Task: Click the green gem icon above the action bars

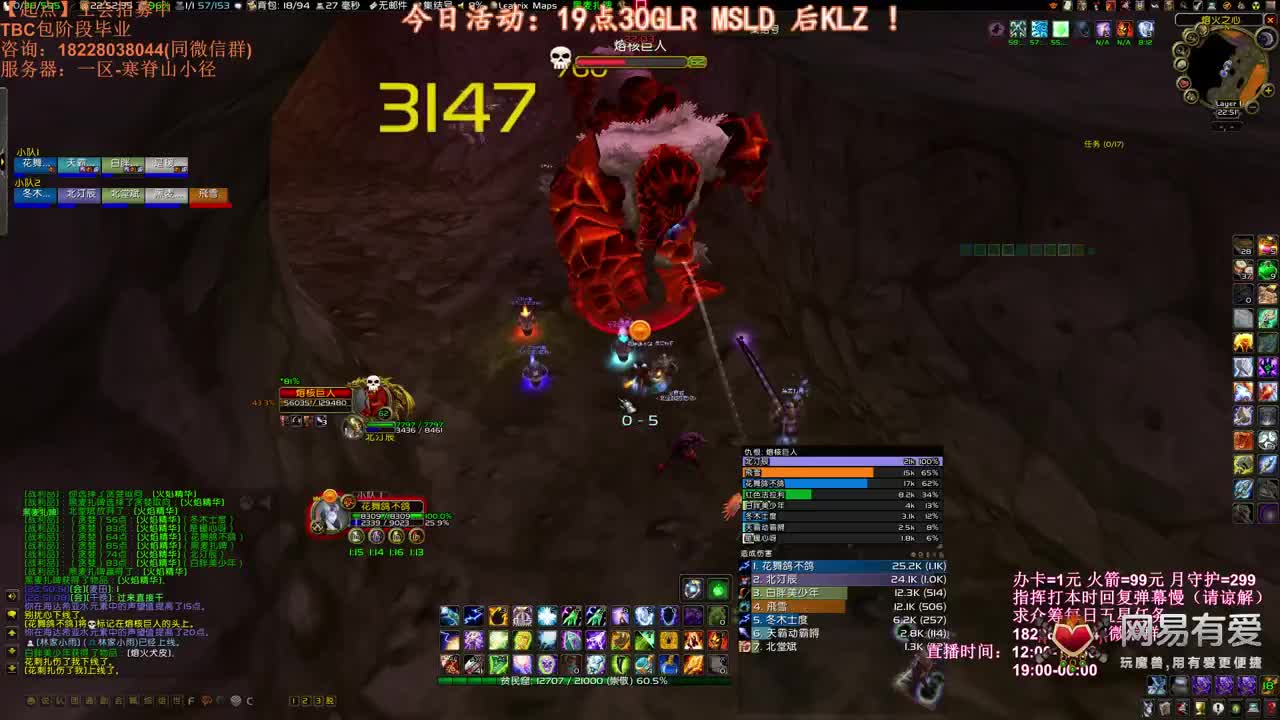Action: coord(718,589)
